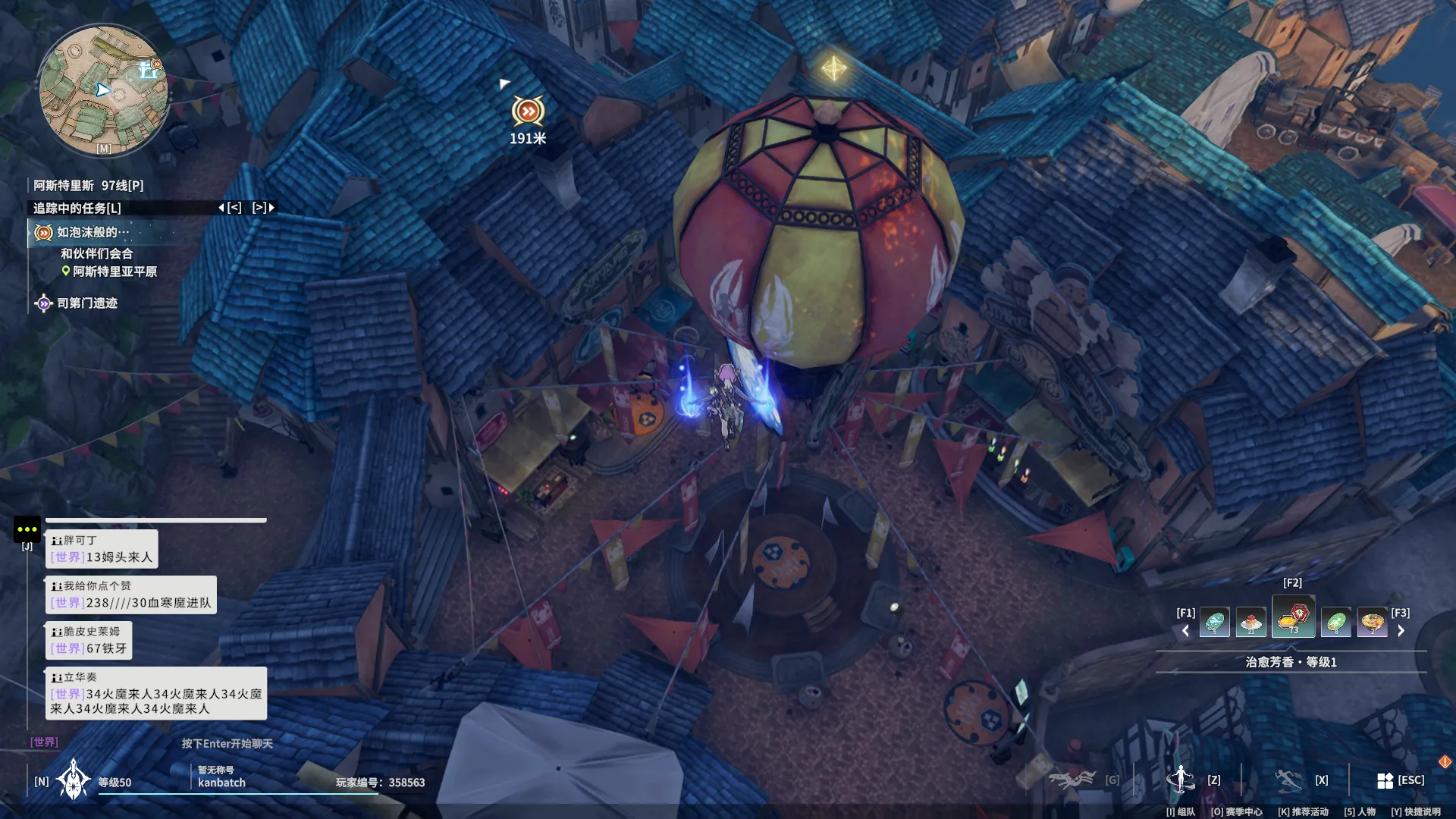
Task: Switch the 世界 chat channel label
Action: point(44,742)
